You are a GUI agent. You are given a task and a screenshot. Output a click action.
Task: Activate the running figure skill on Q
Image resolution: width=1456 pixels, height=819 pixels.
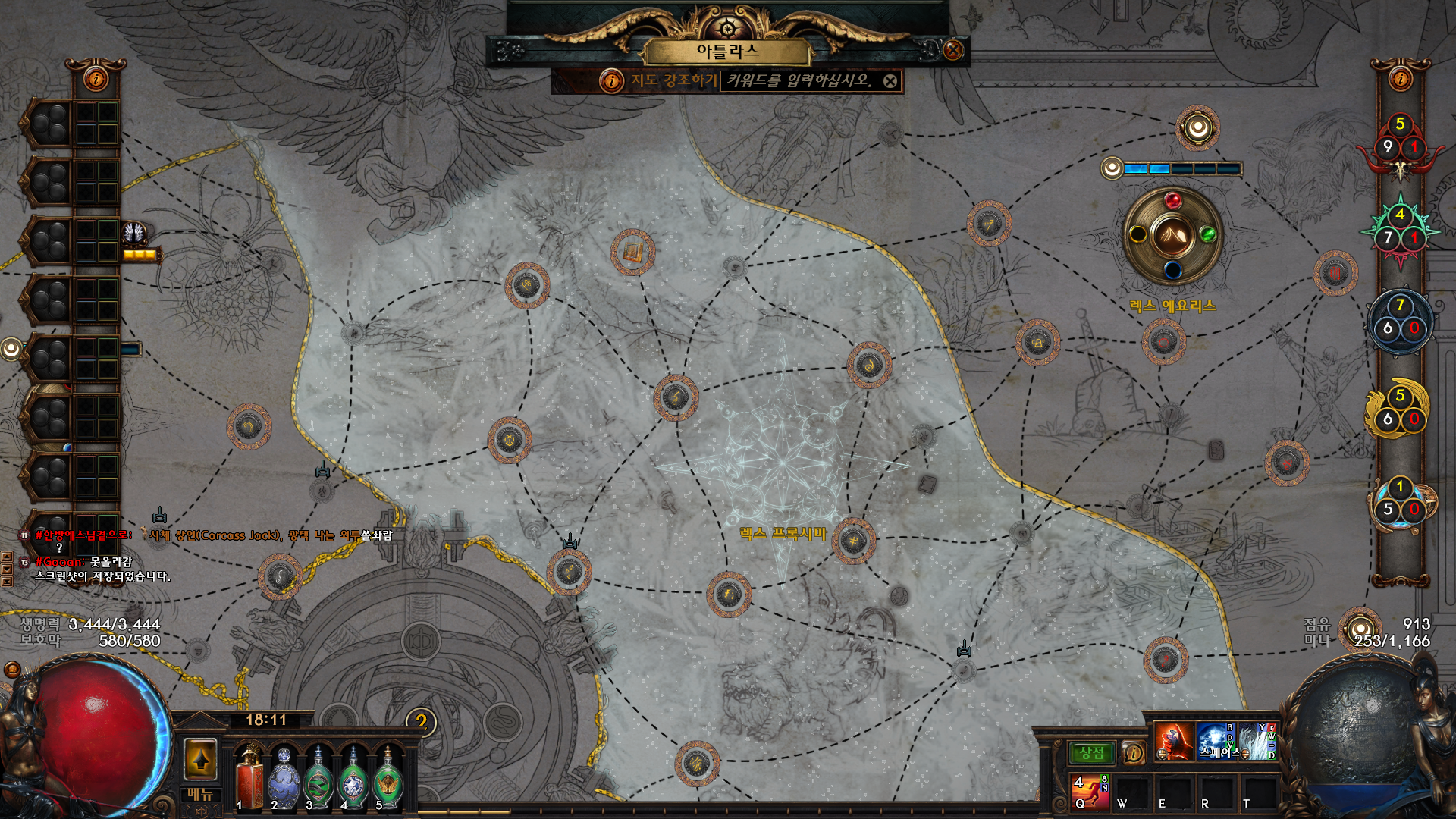(1090, 791)
